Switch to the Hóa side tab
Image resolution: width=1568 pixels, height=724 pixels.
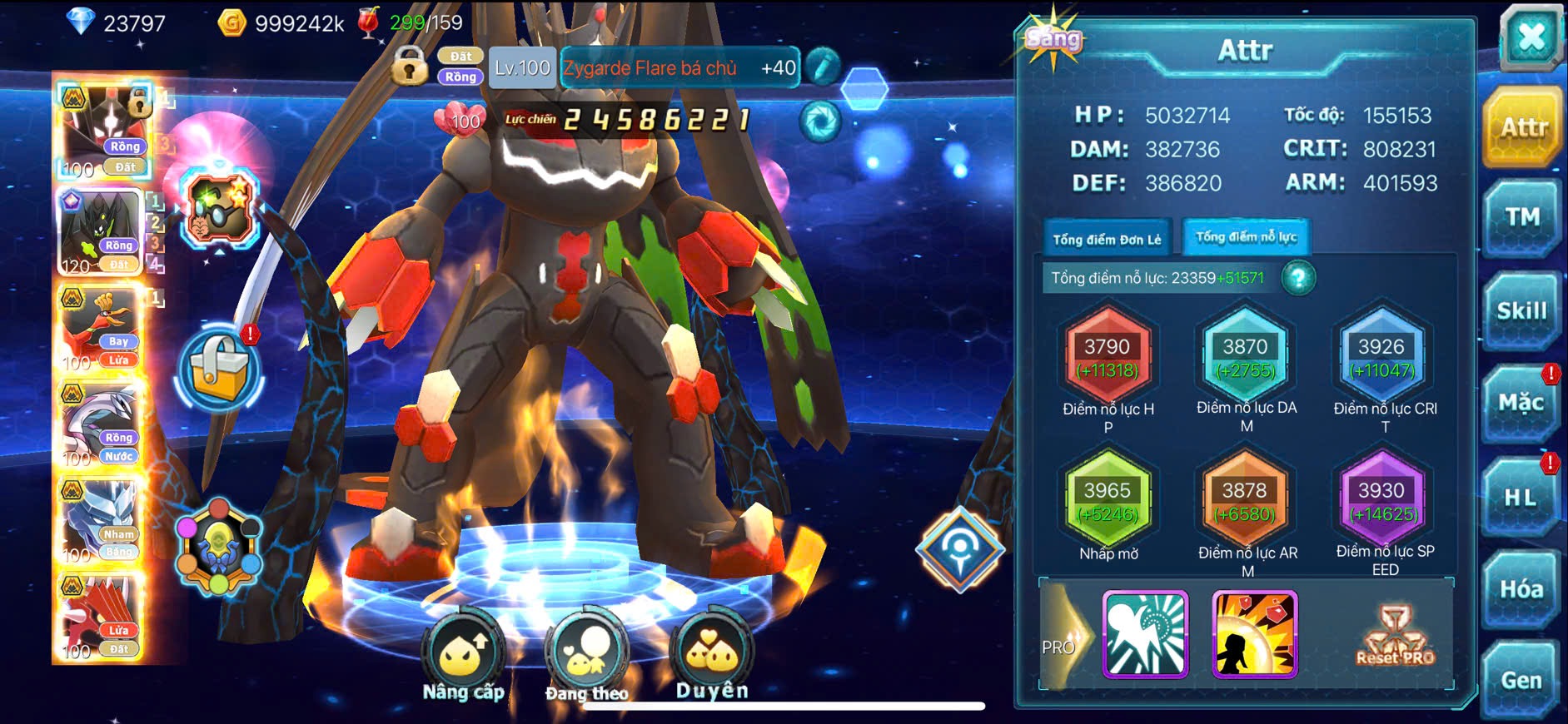[x=1521, y=590]
